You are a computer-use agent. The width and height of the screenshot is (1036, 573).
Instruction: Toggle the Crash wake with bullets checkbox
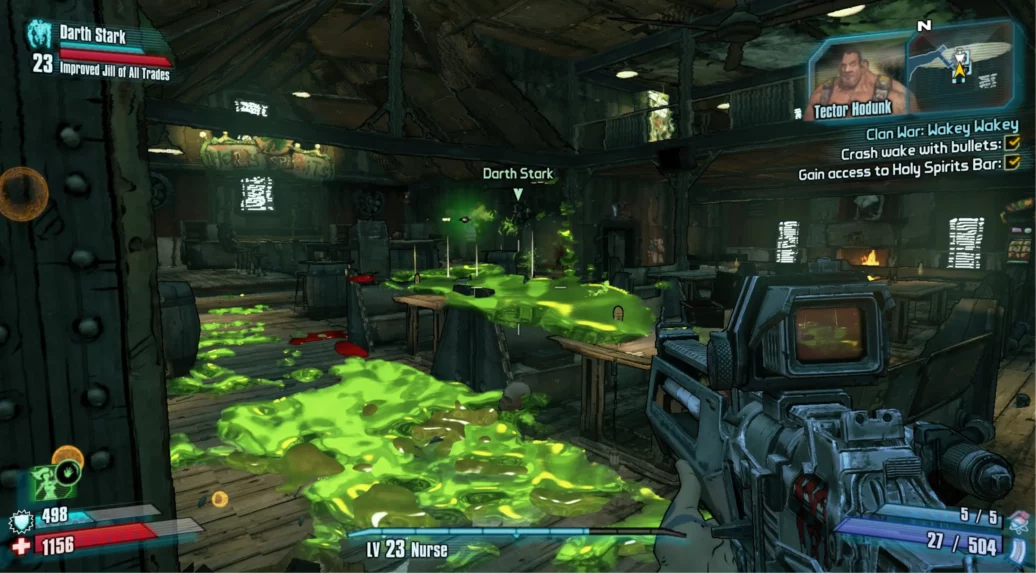click(1011, 152)
